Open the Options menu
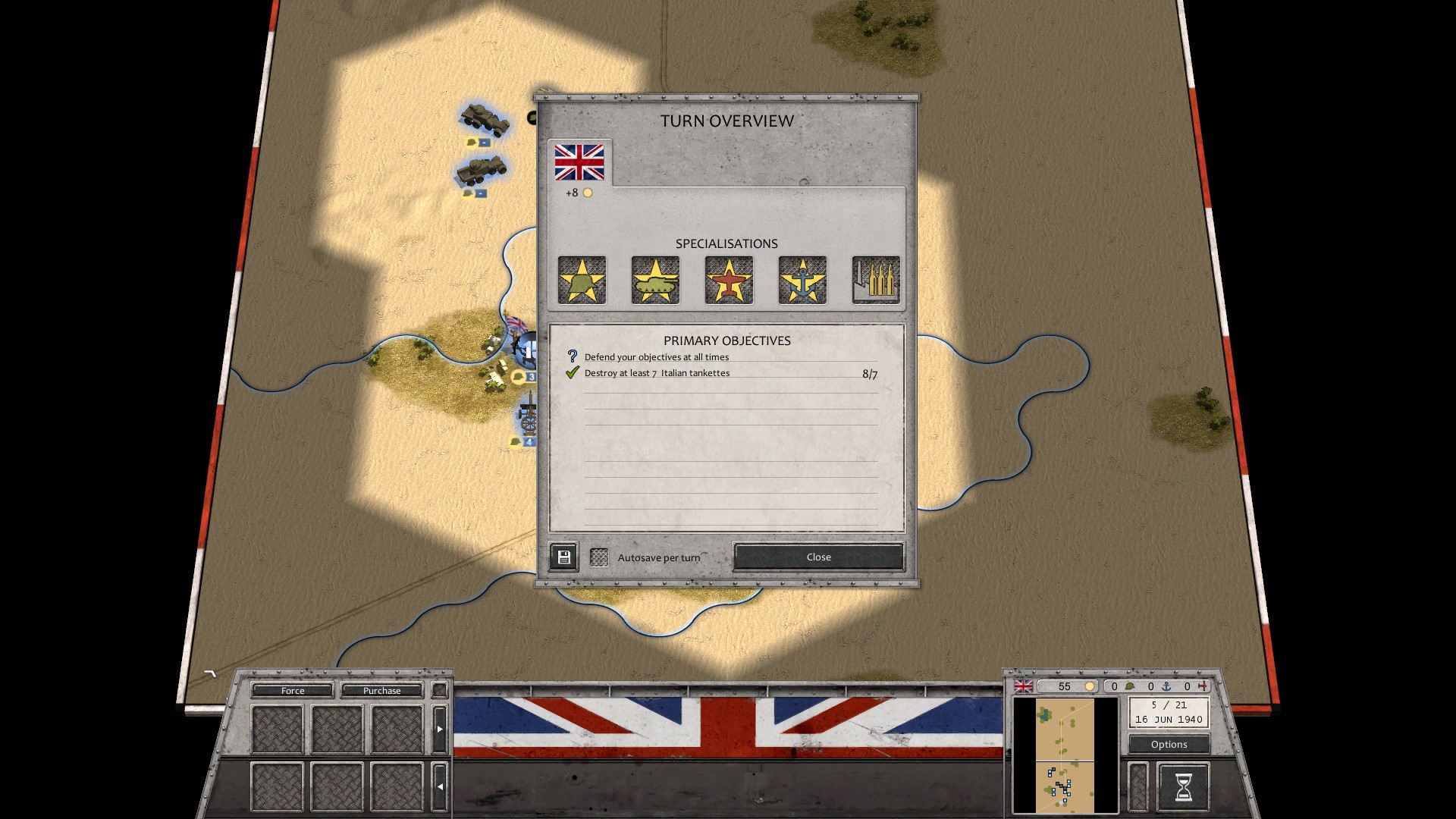 (1169, 744)
